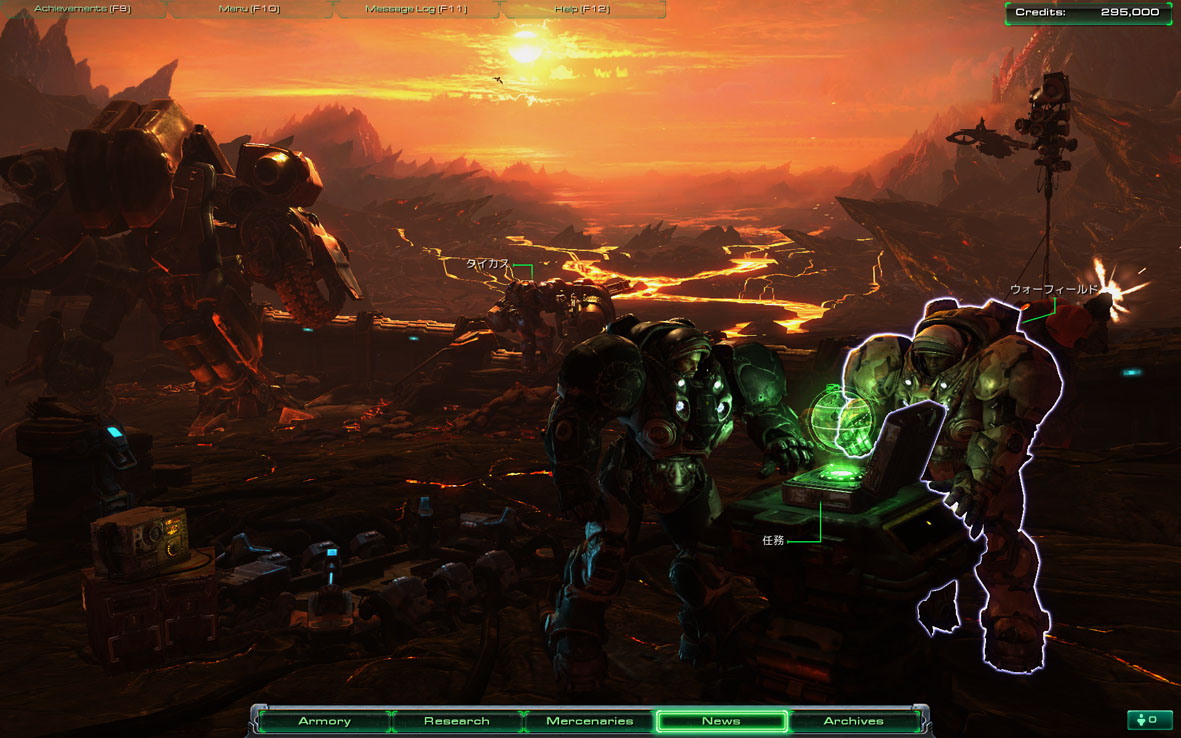The height and width of the screenshot is (738, 1181).
Task: Go to the Armory
Action: [x=324, y=721]
